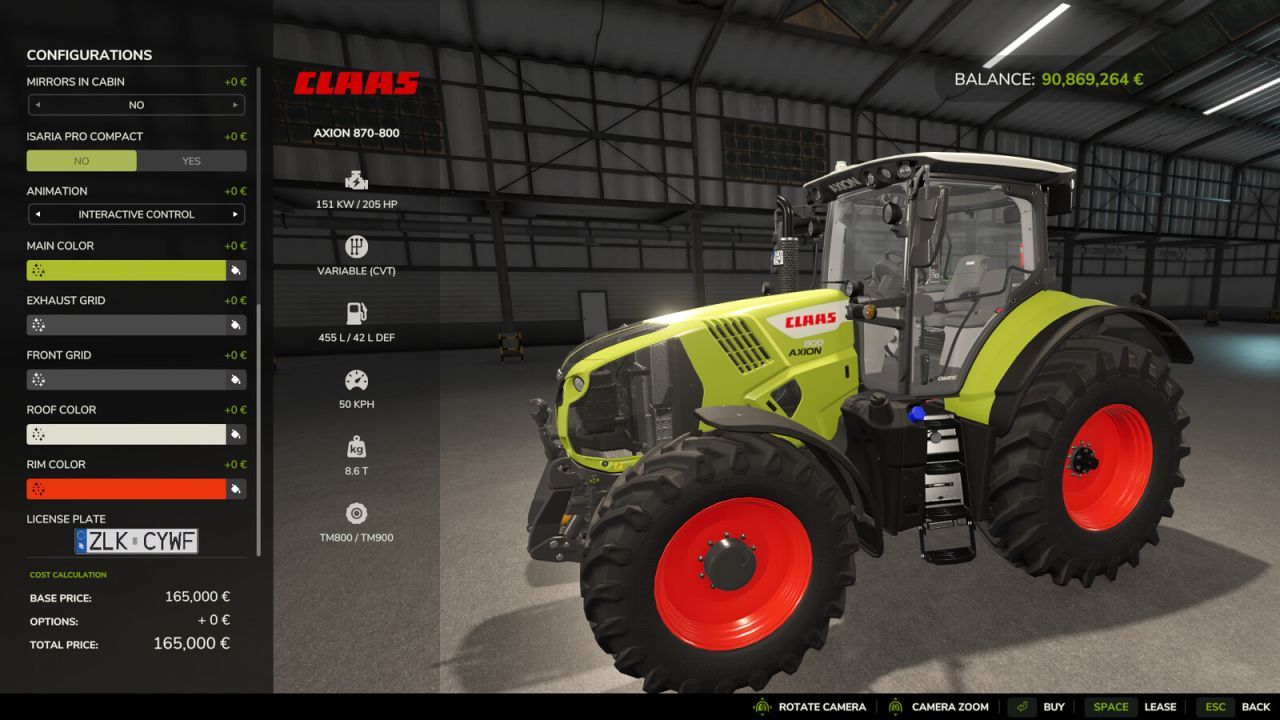Image resolution: width=1280 pixels, height=720 pixels.
Task: Buy the Axion 870-800 tractor
Action: (1053, 706)
